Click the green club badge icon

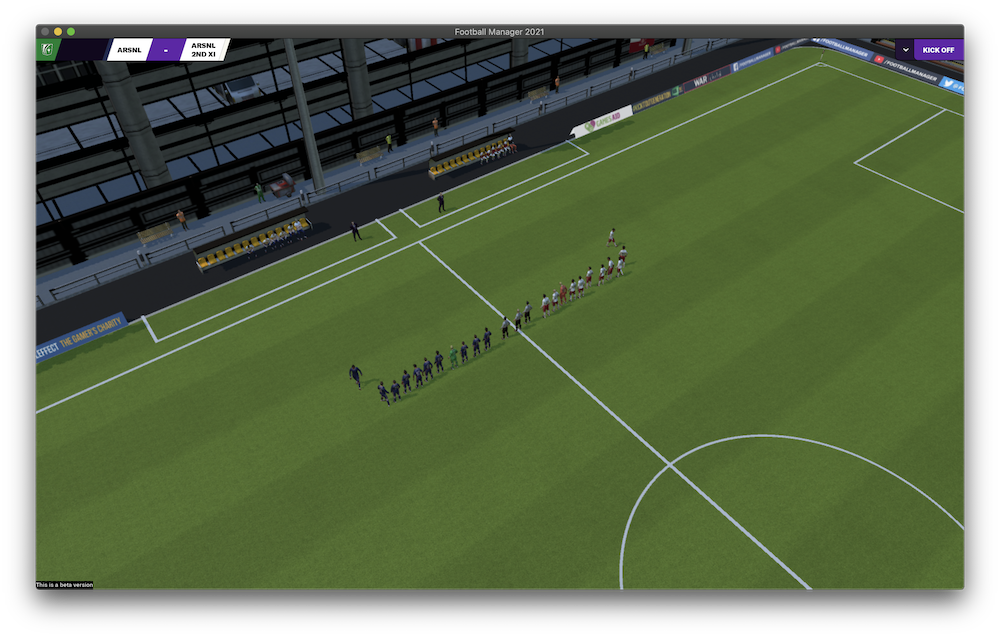pyautogui.click(x=47, y=49)
